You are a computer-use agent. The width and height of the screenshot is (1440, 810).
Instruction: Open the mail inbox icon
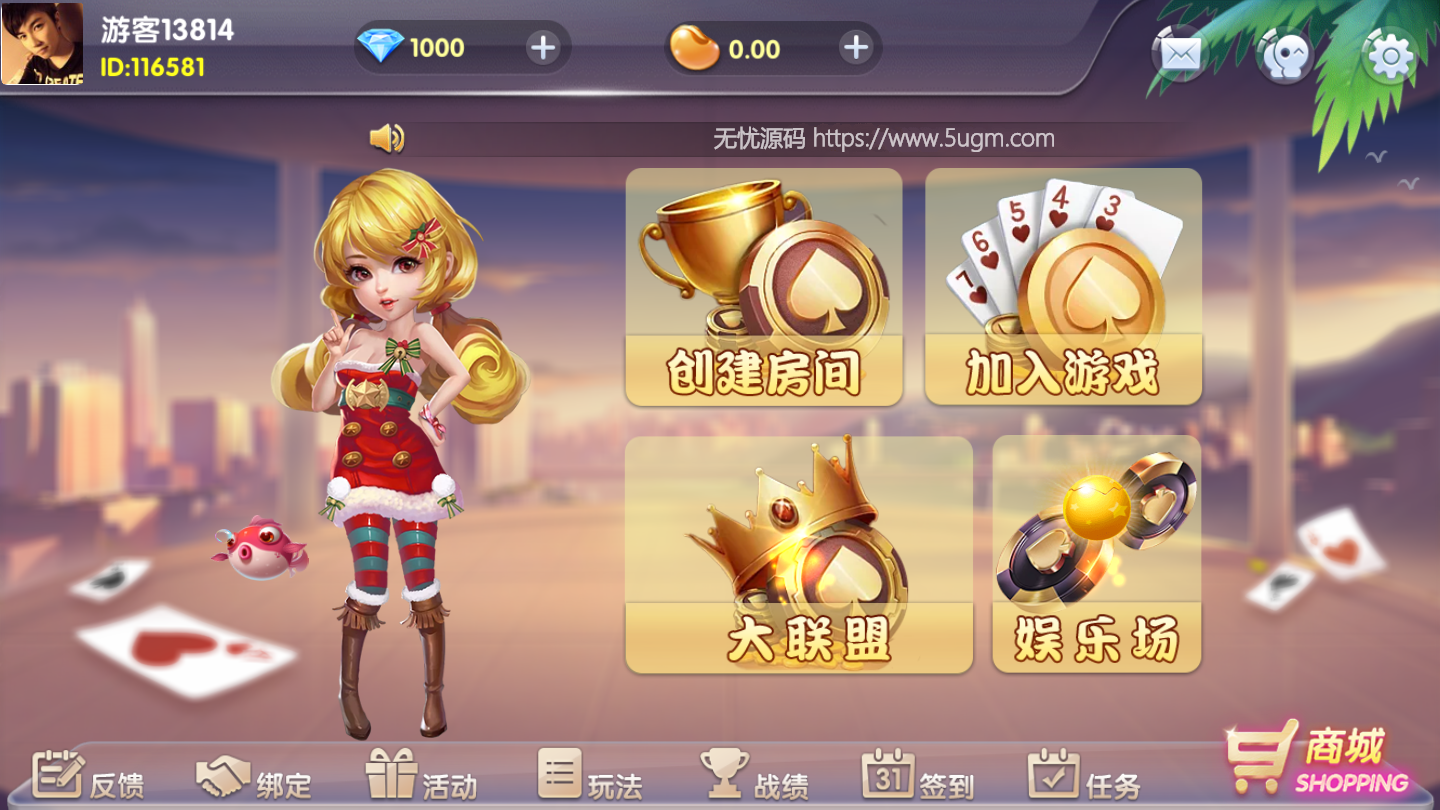click(x=1177, y=53)
